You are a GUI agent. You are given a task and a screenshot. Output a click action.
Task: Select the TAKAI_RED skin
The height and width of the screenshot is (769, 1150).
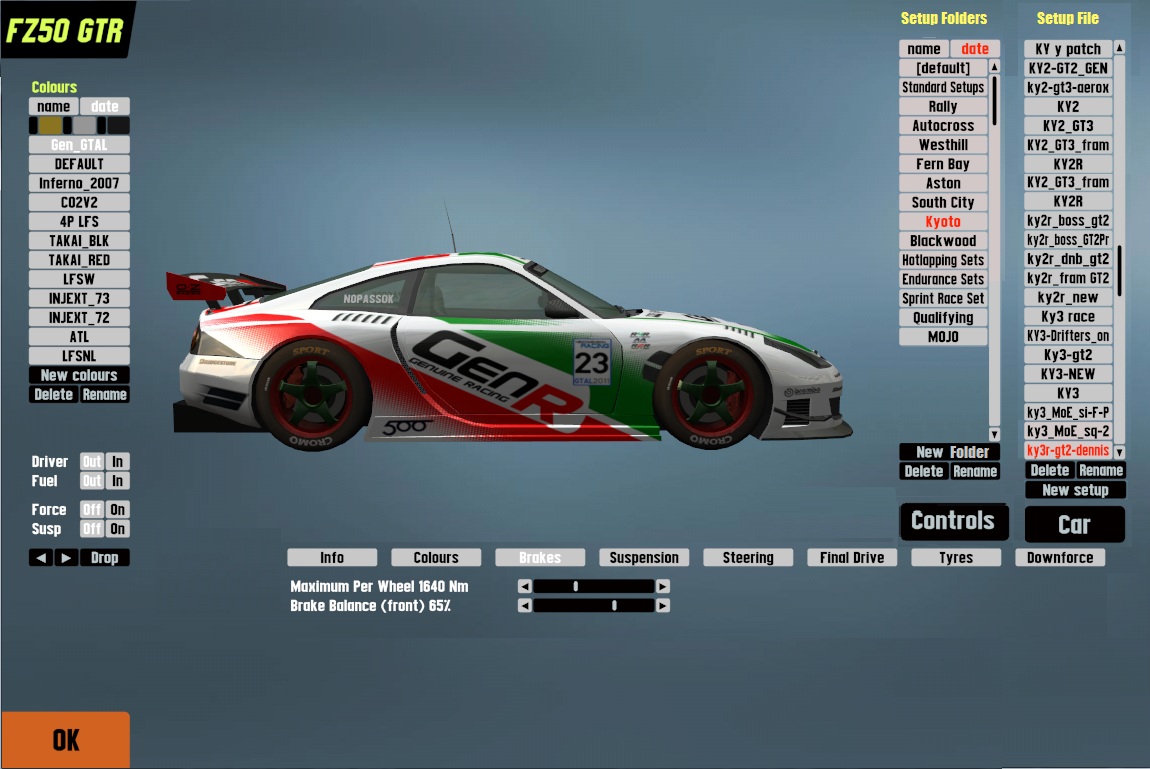[x=79, y=260]
